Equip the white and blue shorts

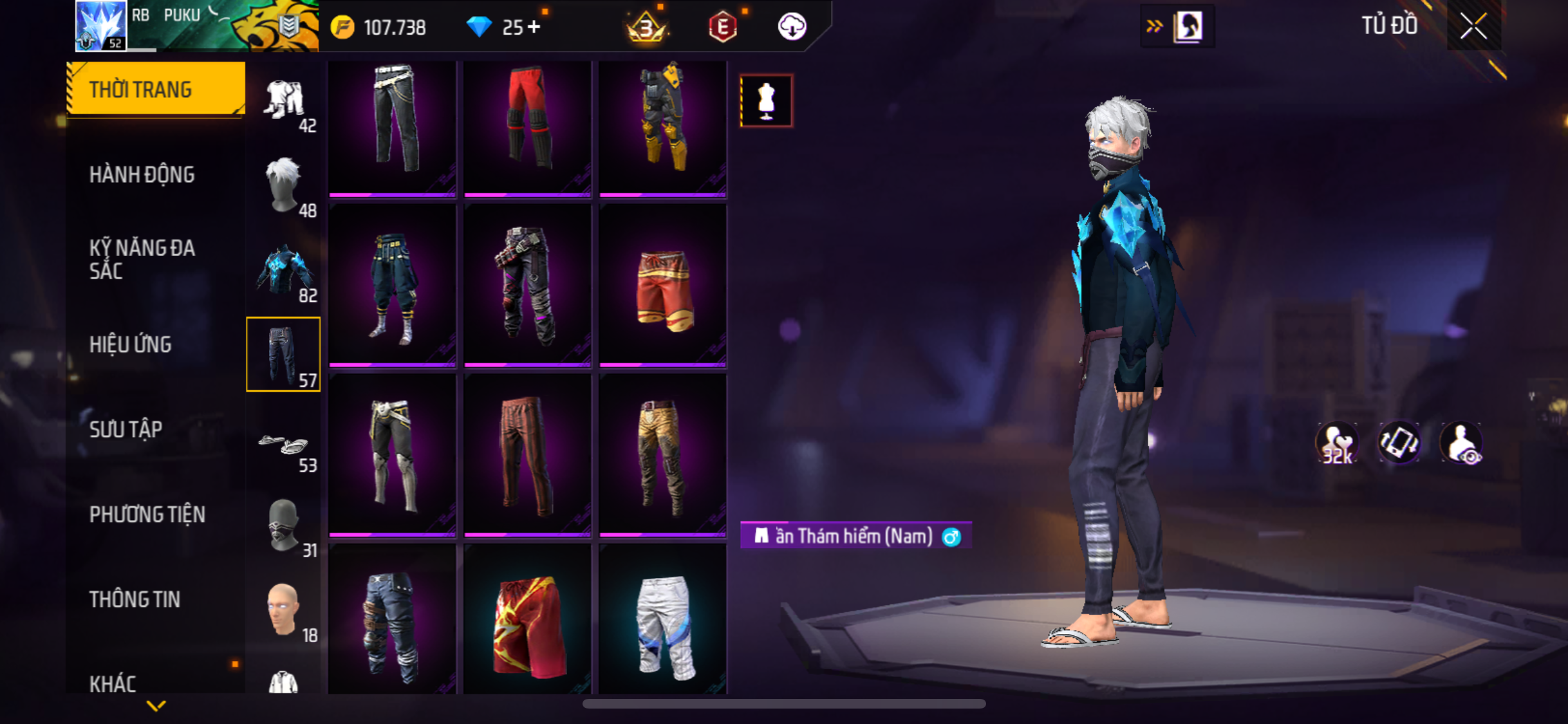663,623
